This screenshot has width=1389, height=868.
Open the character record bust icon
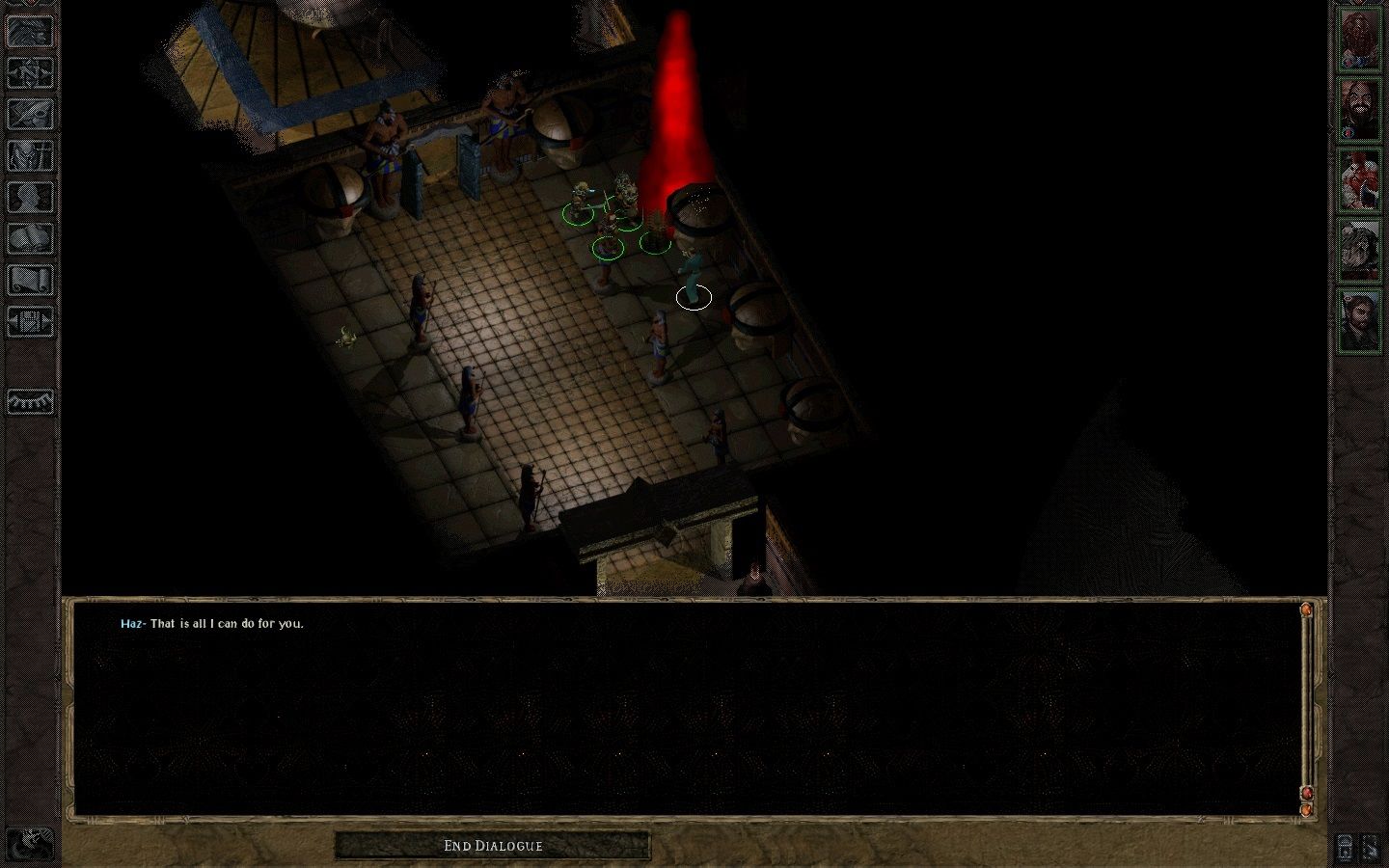(x=30, y=197)
